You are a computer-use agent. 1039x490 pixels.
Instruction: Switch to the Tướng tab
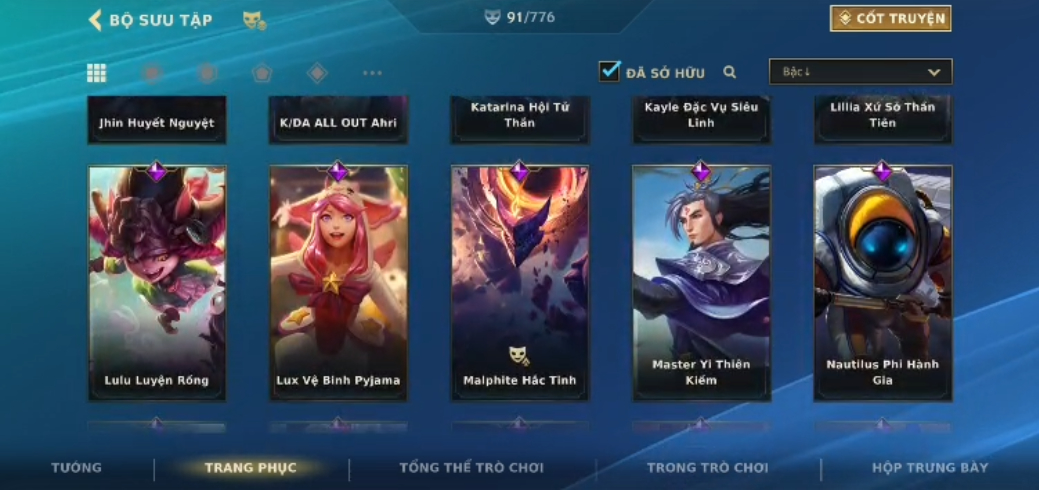tap(77, 468)
